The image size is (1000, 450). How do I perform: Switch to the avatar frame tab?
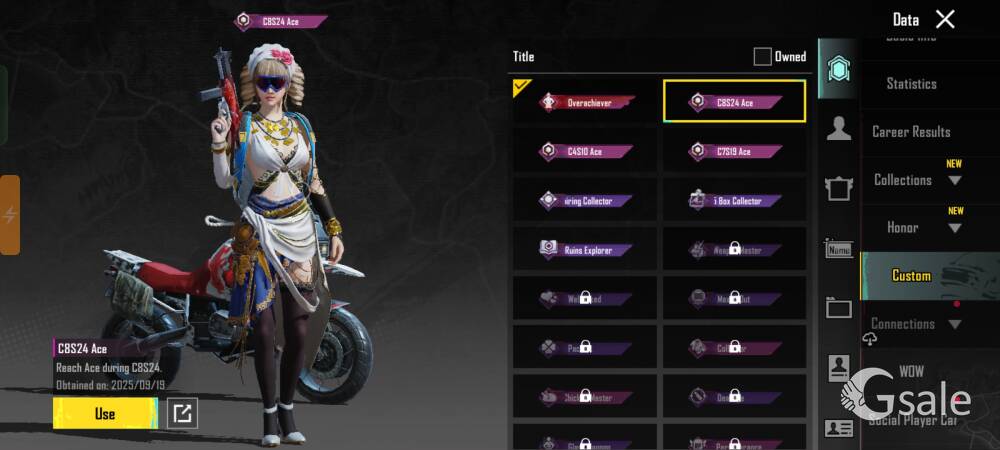[838, 188]
